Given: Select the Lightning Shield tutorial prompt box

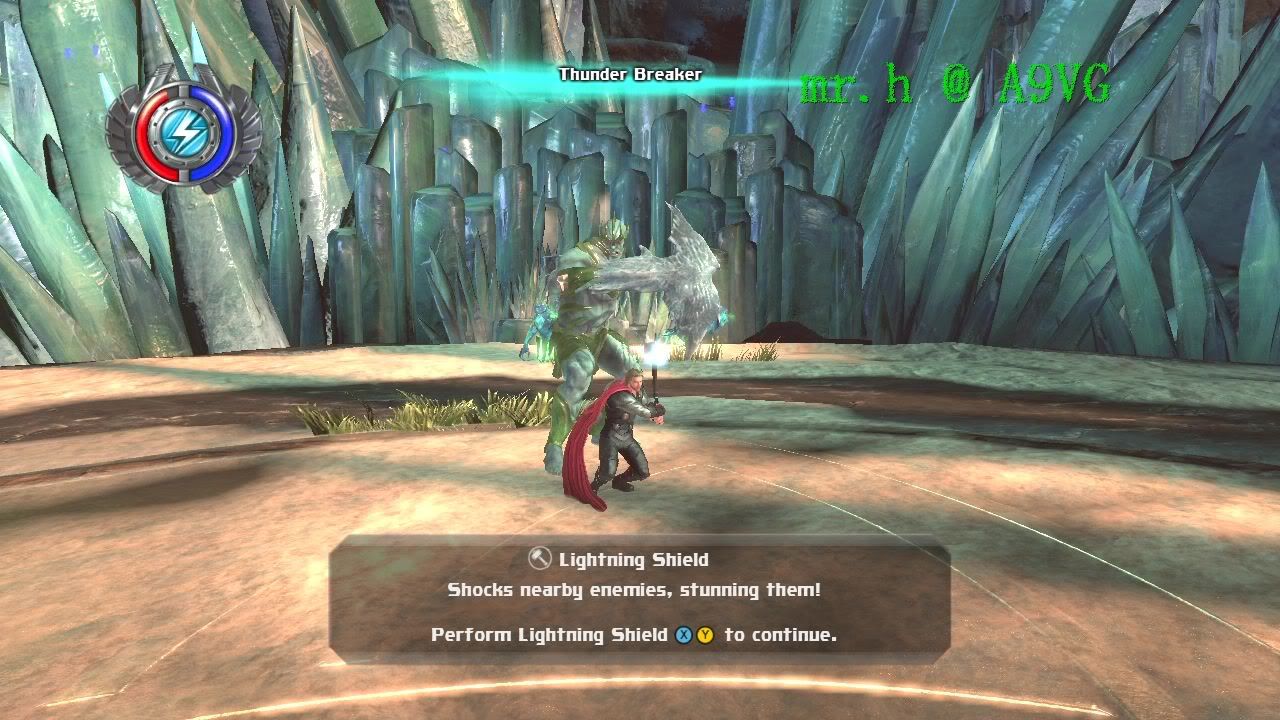Looking at the screenshot, I should 639,598.
